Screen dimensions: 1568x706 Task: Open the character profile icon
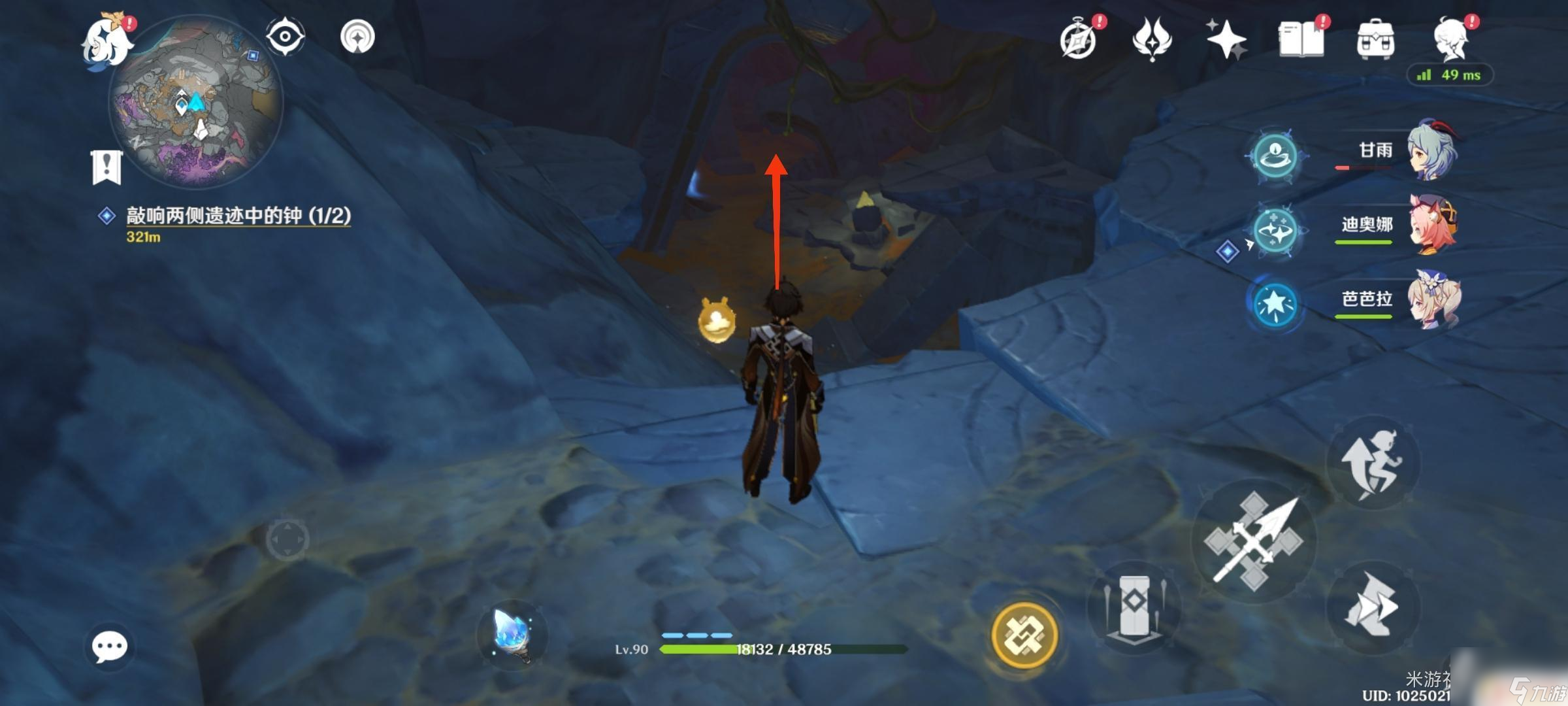pos(1451,41)
